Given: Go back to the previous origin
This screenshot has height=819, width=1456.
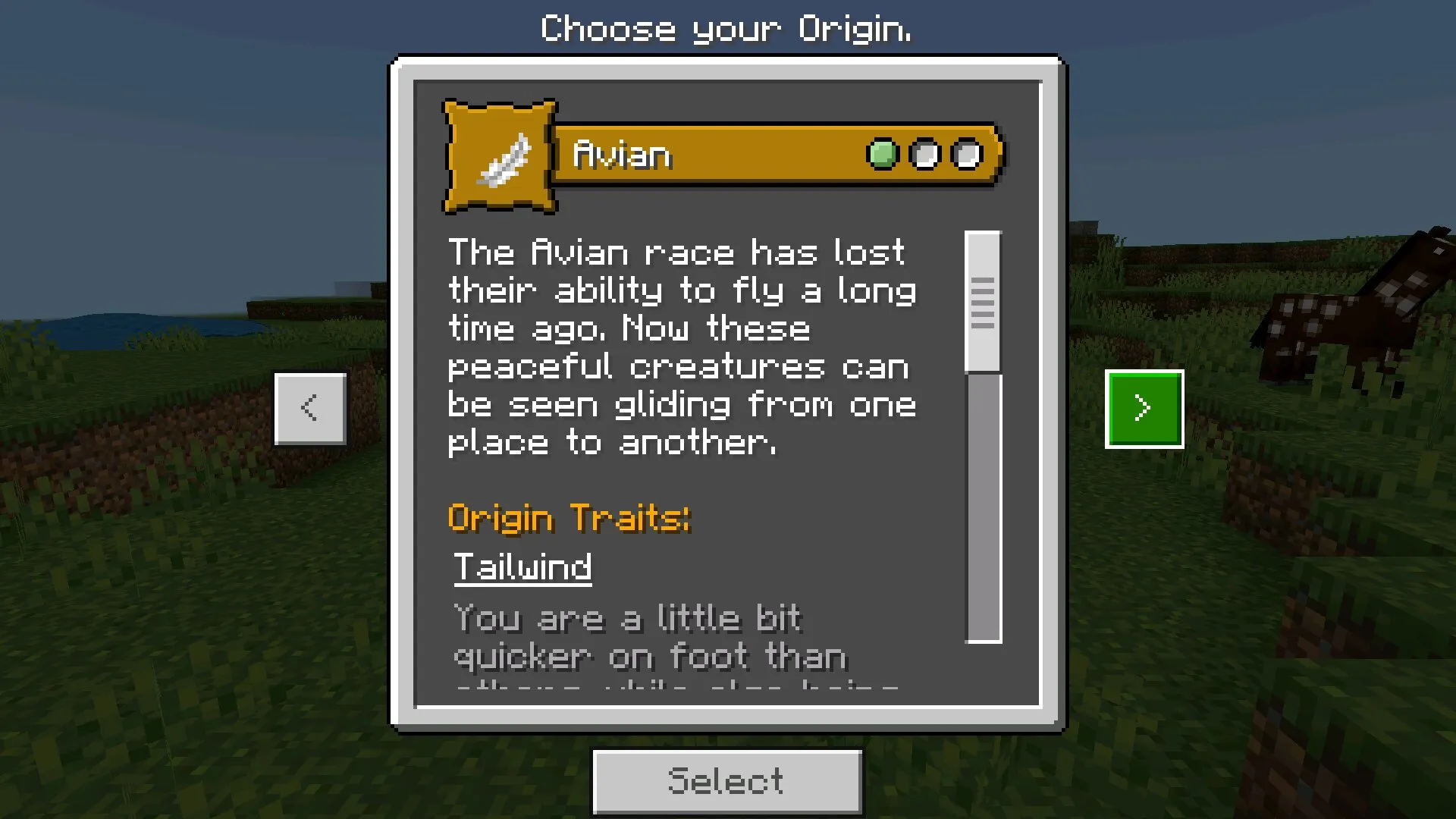Looking at the screenshot, I should pyautogui.click(x=310, y=409).
